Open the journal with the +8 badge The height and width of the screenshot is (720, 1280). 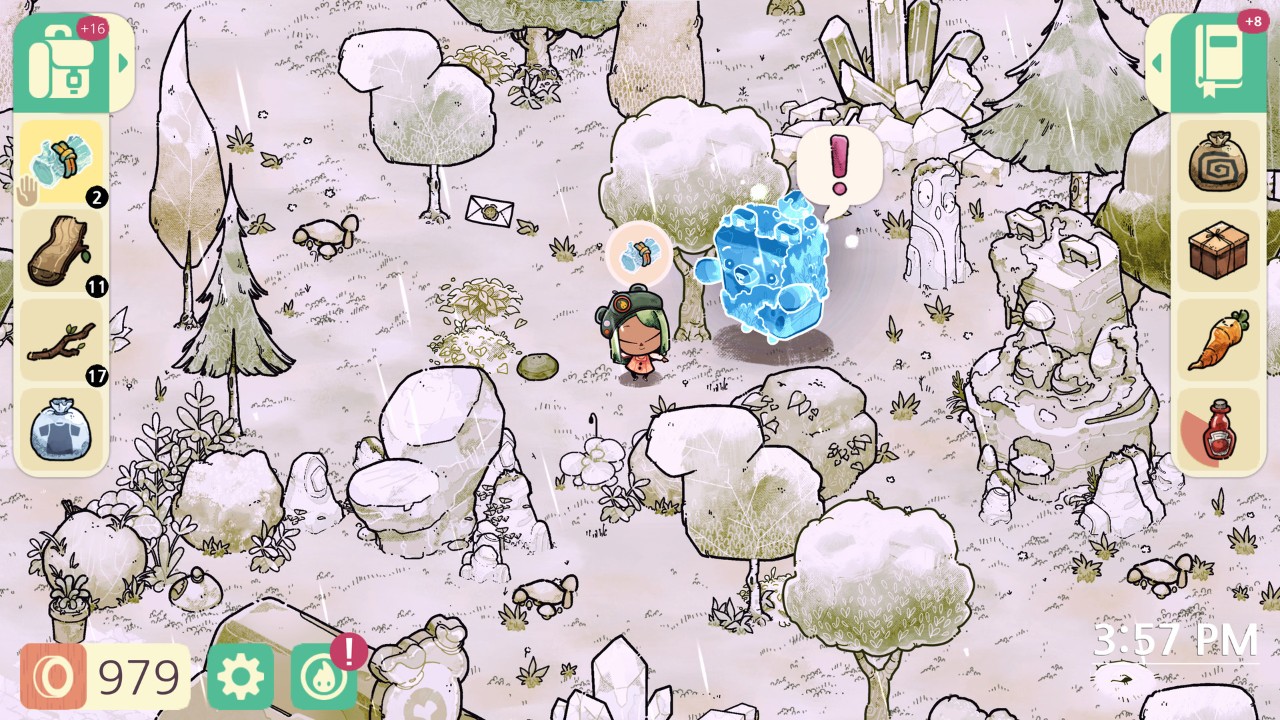click(1218, 60)
